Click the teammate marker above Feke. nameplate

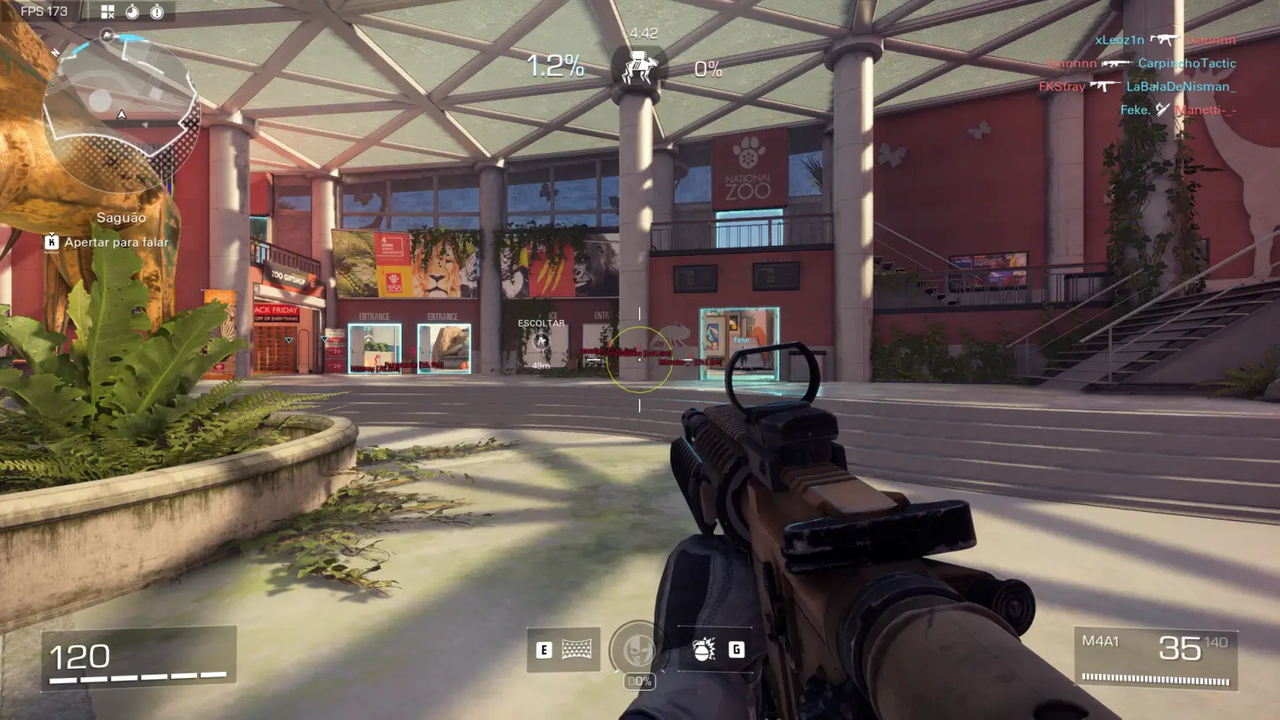[744, 340]
